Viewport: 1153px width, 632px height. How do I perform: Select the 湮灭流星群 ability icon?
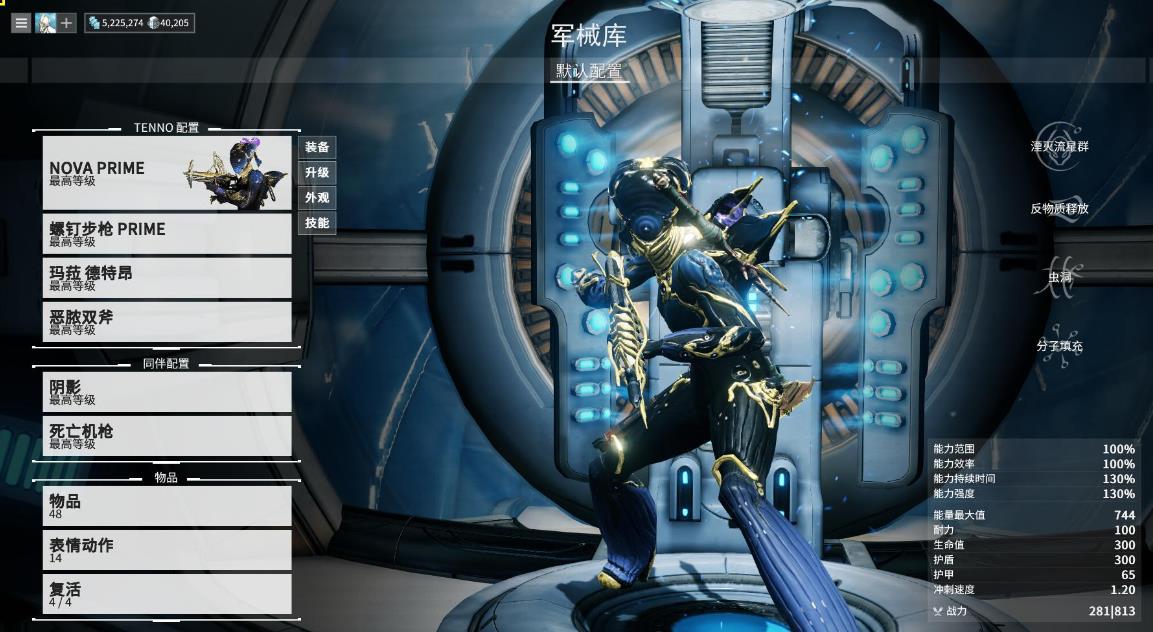coord(1059,141)
